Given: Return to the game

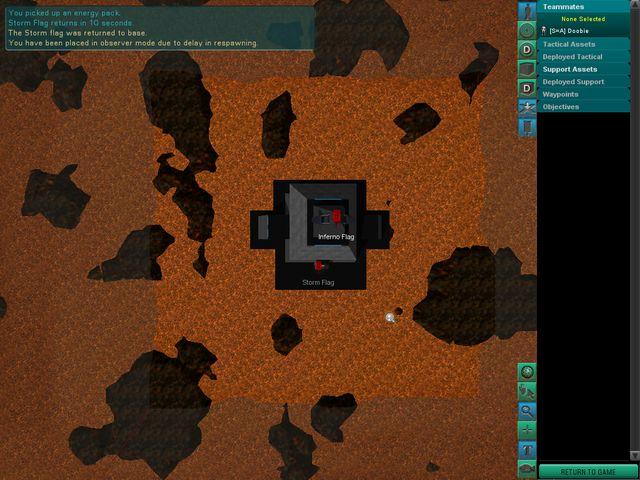Looking at the screenshot, I should [588, 472].
